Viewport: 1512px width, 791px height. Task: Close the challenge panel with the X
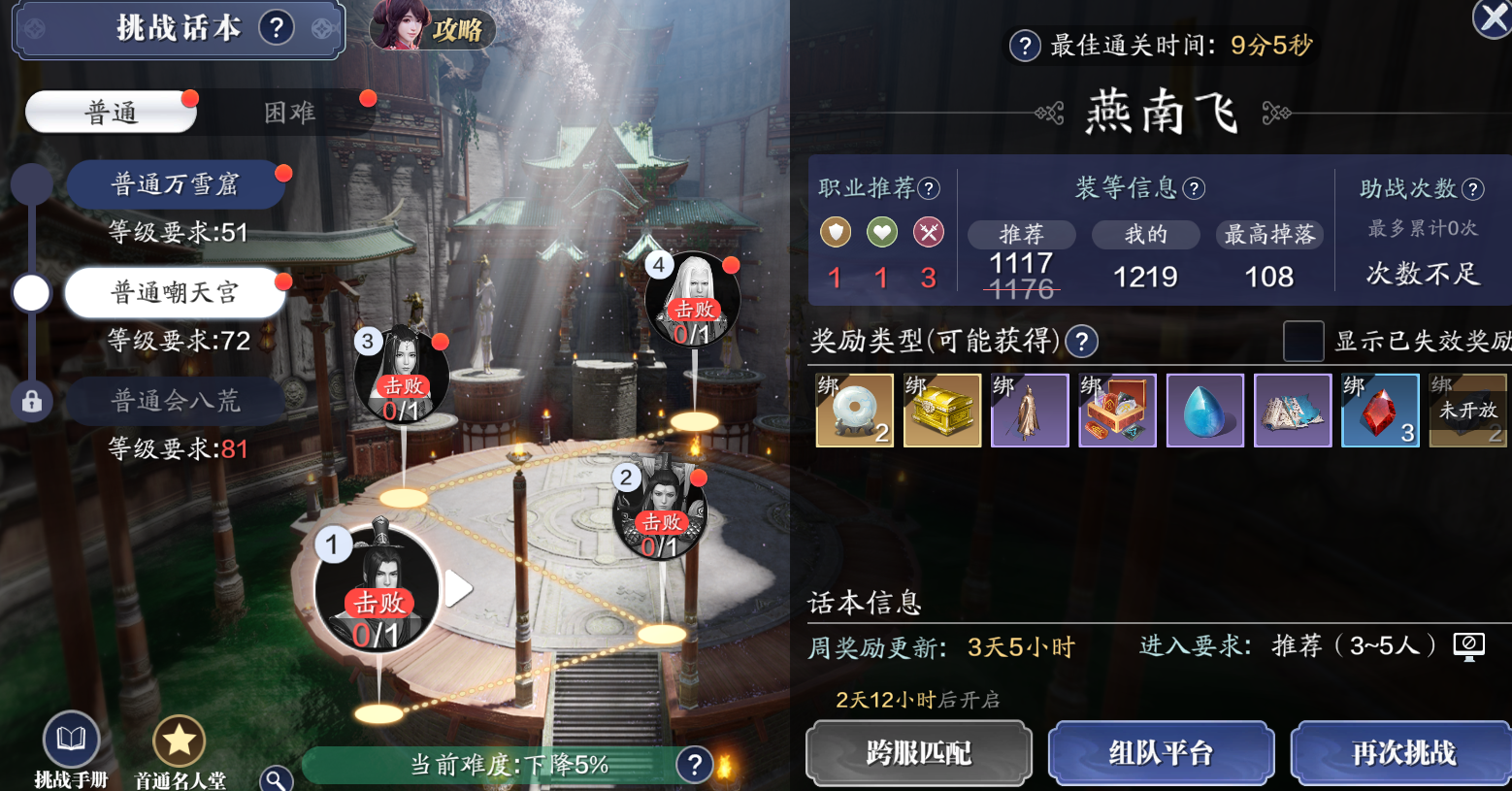coord(1493,18)
